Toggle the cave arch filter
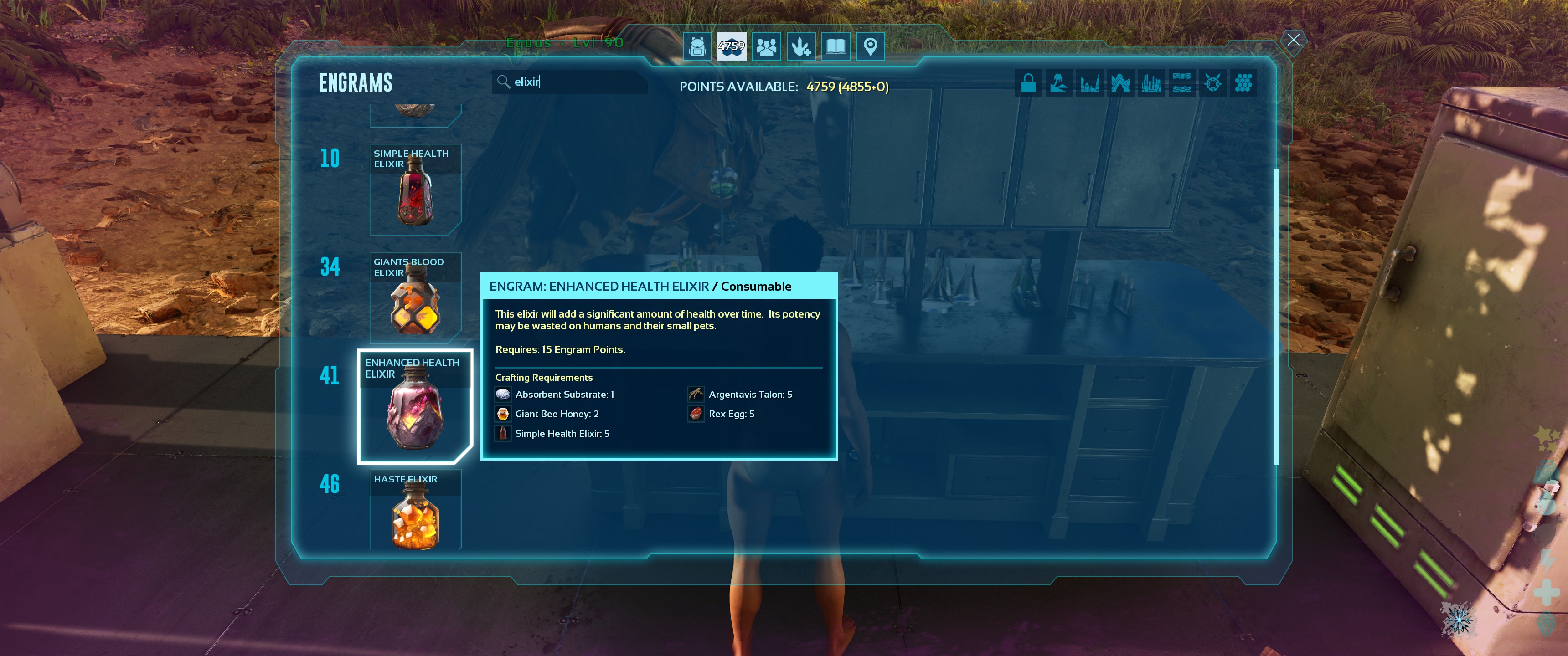Image resolution: width=1568 pixels, height=656 pixels. (x=1120, y=83)
